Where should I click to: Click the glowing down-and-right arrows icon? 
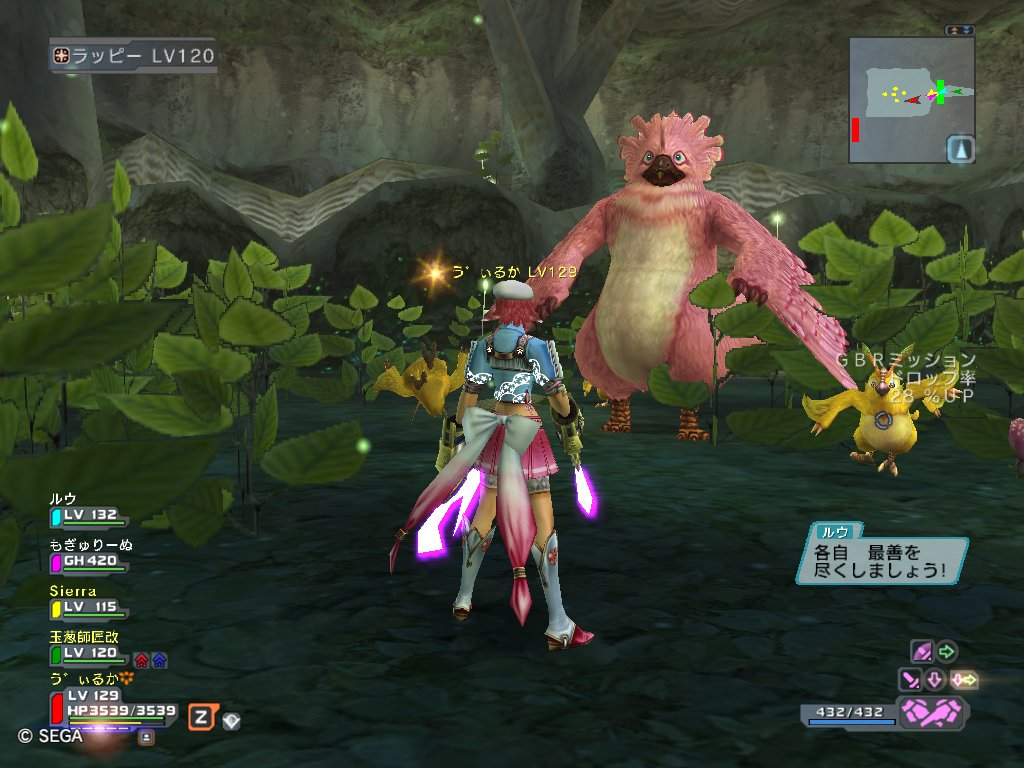(964, 680)
